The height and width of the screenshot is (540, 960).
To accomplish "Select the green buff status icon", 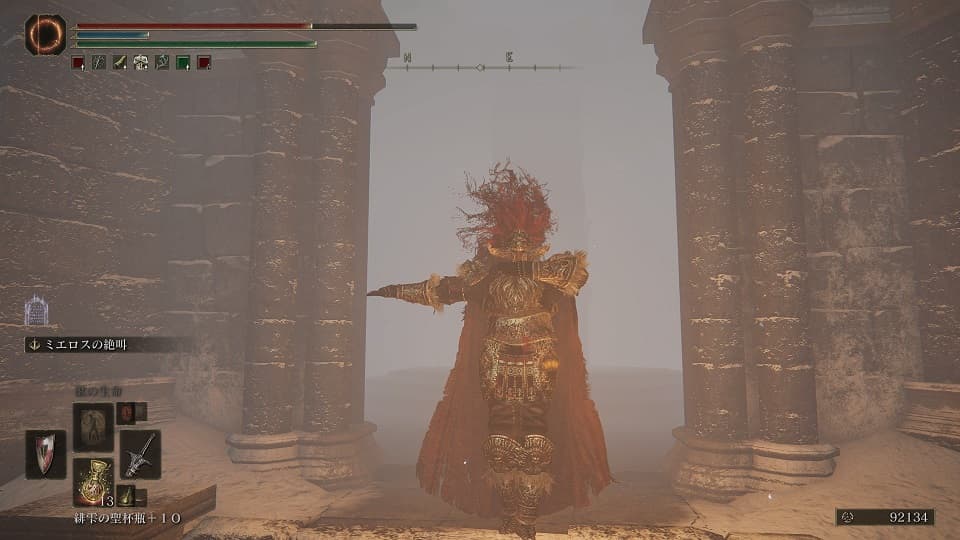I will pos(183,62).
